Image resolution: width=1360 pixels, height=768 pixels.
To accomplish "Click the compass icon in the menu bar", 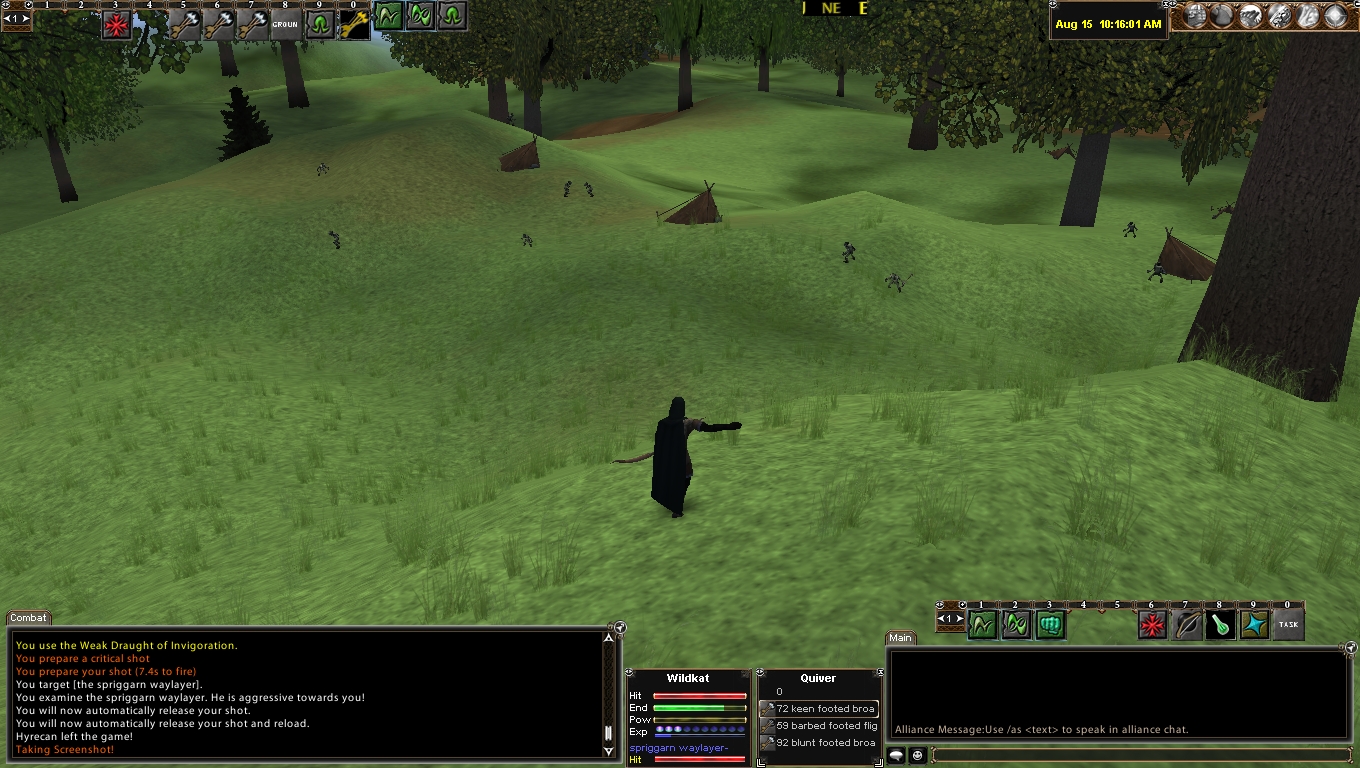I will pos(1335,16).
